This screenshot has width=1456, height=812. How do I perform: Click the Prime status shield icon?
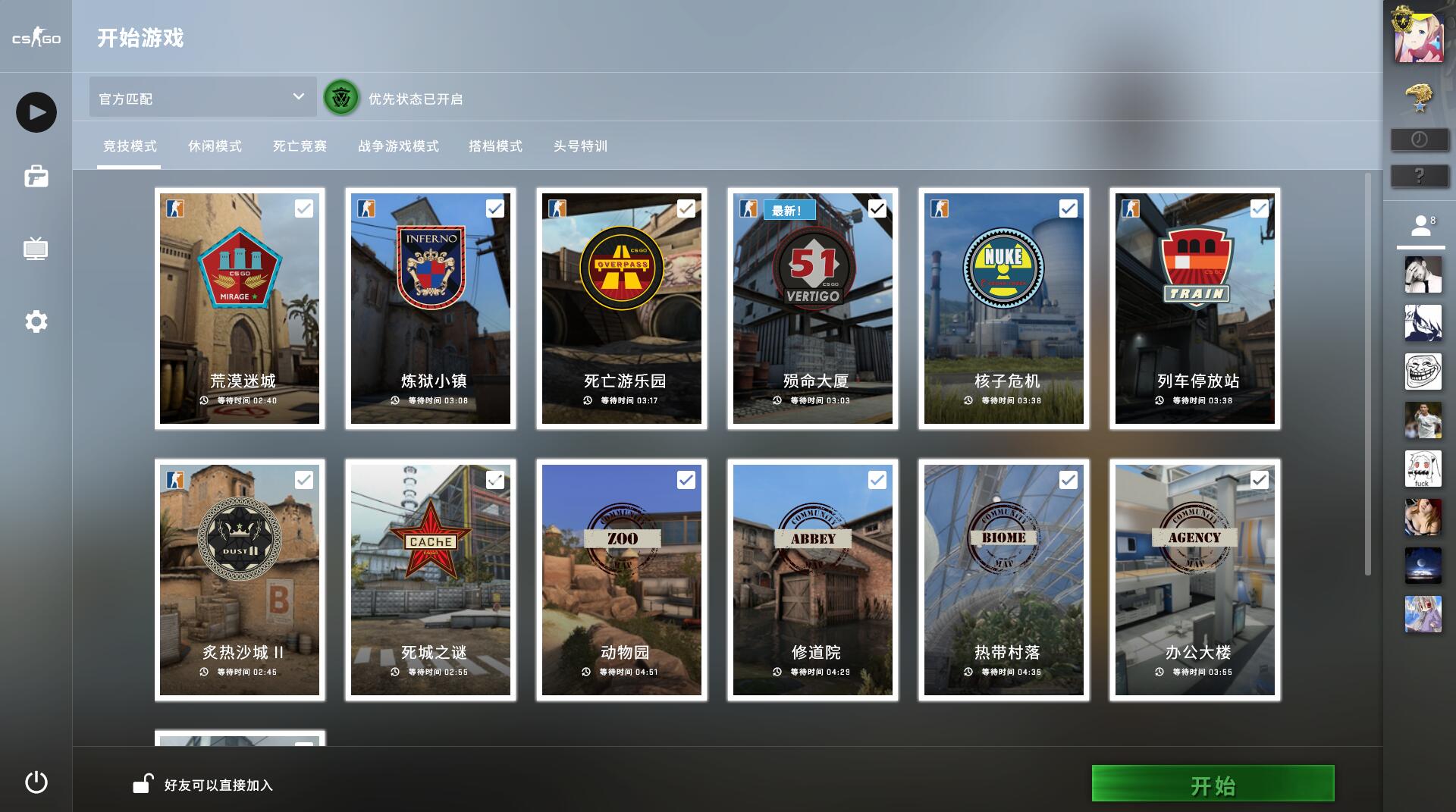tap(340, 98)
